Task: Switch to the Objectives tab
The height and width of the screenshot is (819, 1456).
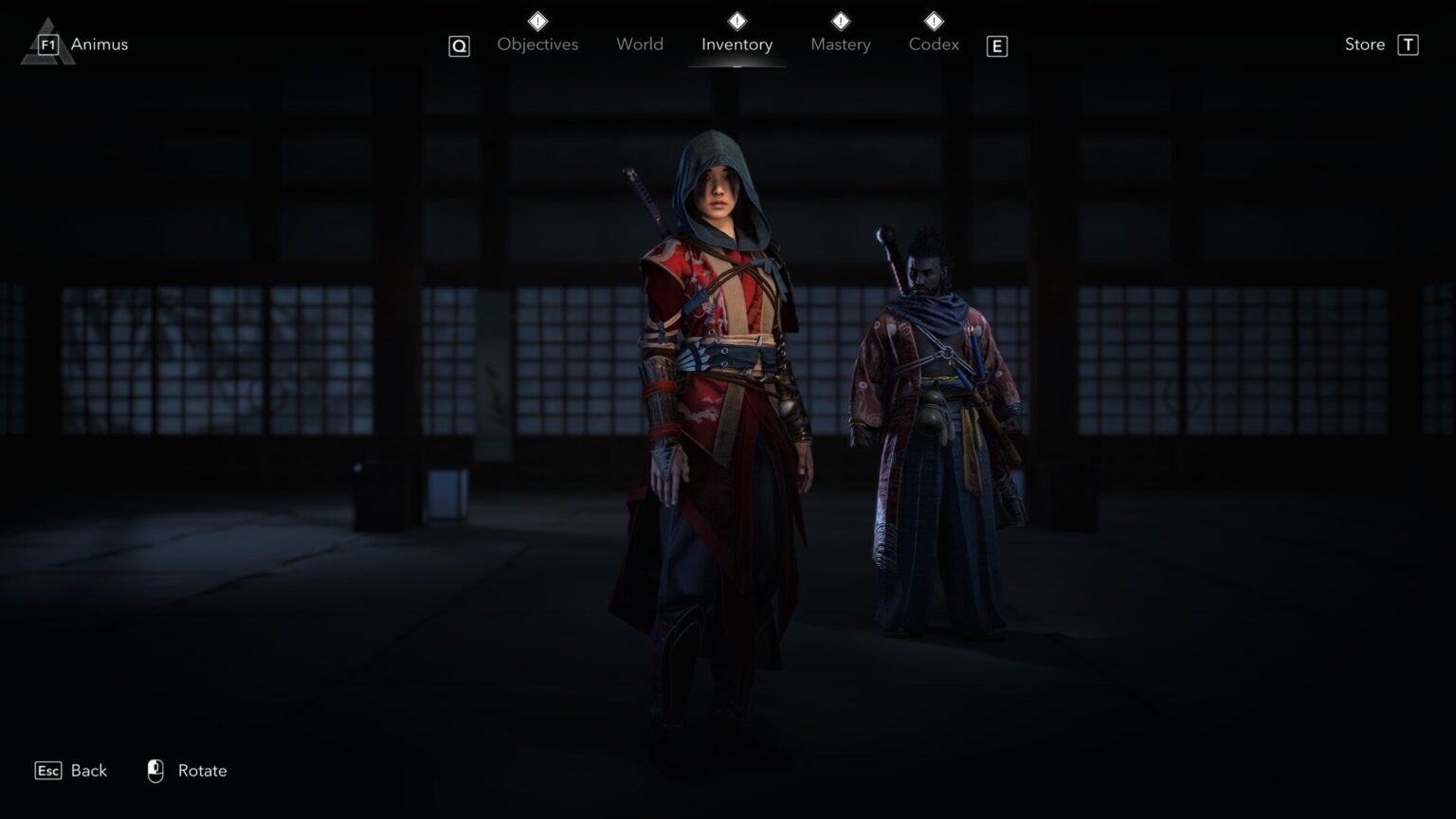Action: pos(537,44)
